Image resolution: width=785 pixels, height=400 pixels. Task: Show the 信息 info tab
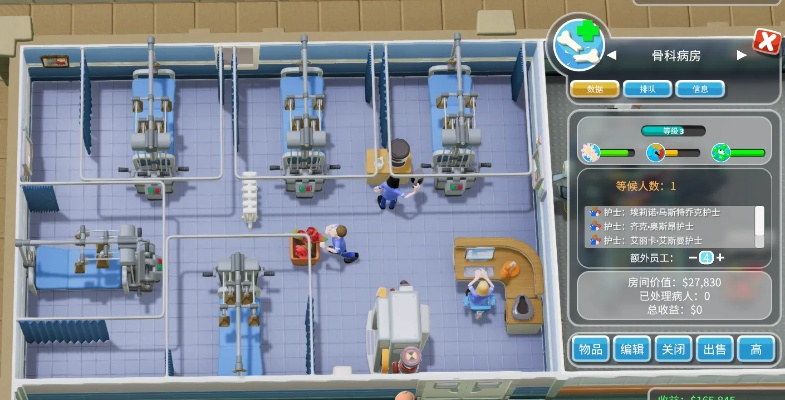700,89
